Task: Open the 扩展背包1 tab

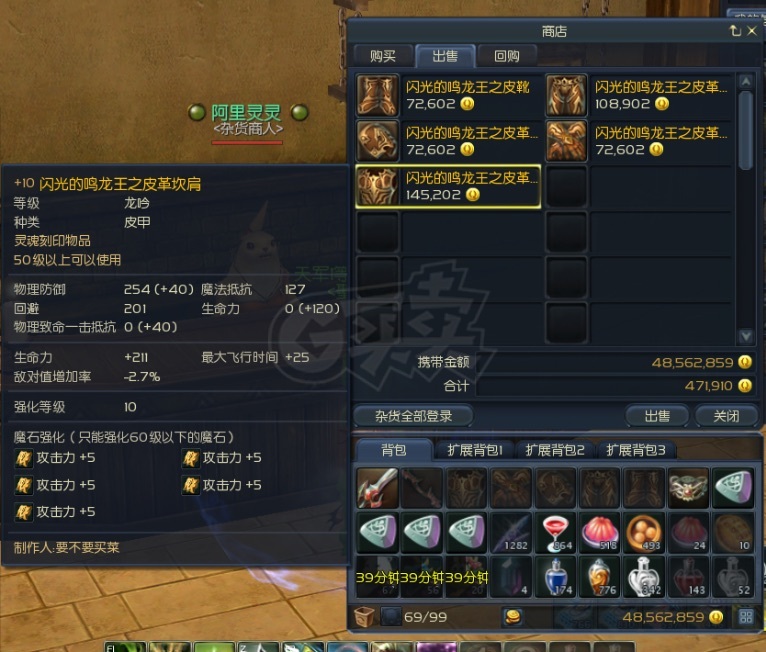Action: pos(475,450)
